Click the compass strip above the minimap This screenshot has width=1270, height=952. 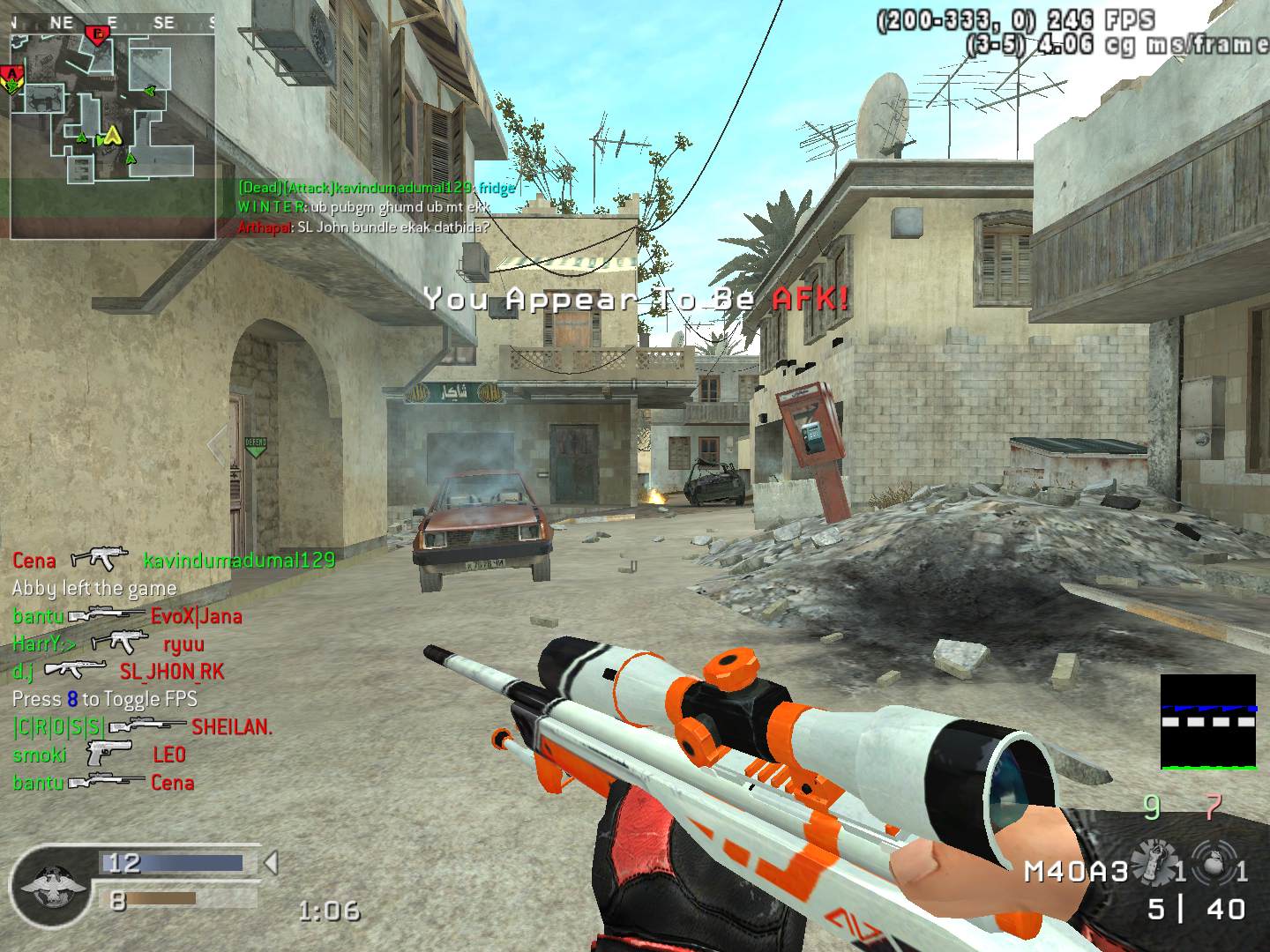[x=112, y=23]
